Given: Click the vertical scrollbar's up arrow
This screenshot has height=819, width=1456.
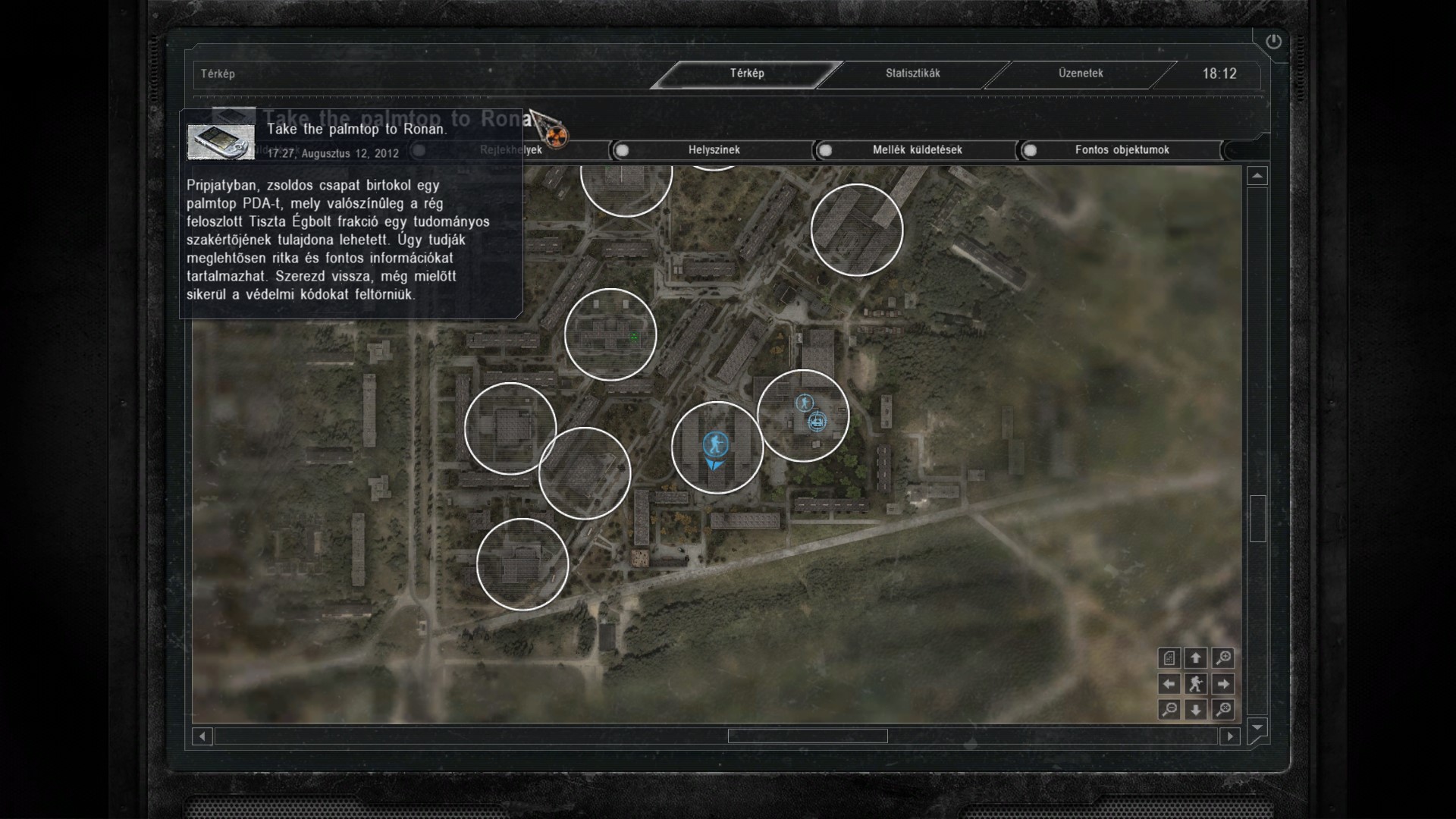Looking at the screenshot, I should tap(1257, 176).
